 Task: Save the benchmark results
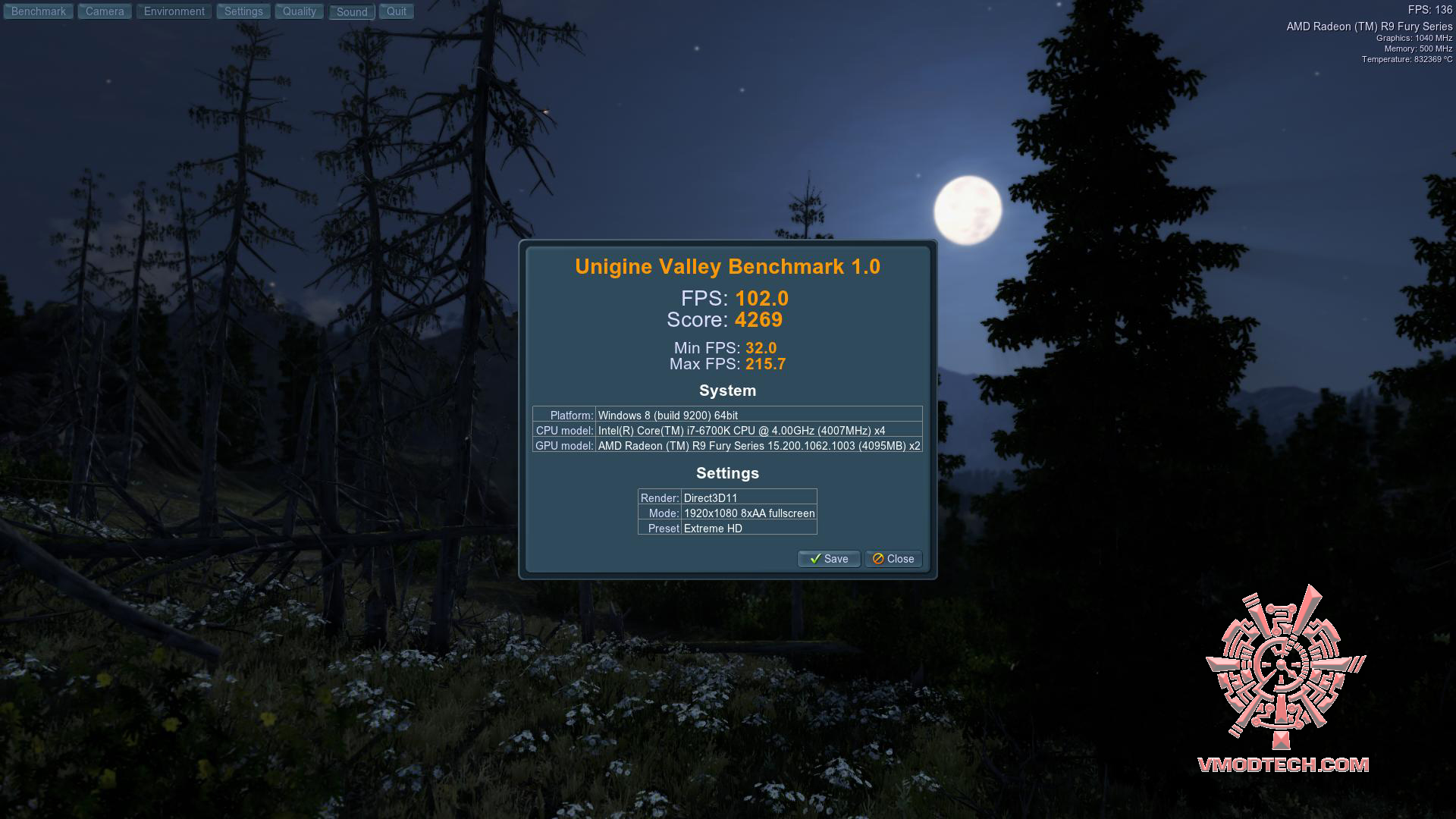tap(829, 559)
